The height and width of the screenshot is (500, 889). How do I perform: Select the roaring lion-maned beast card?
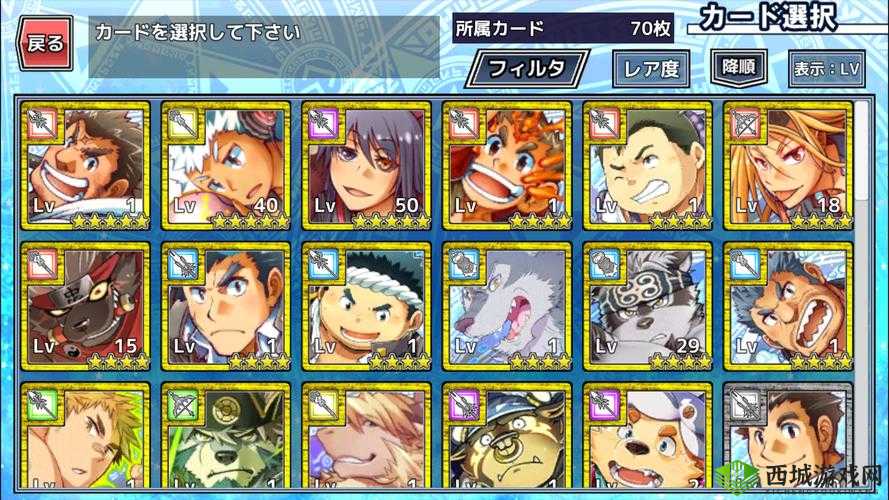click(787, 306)
